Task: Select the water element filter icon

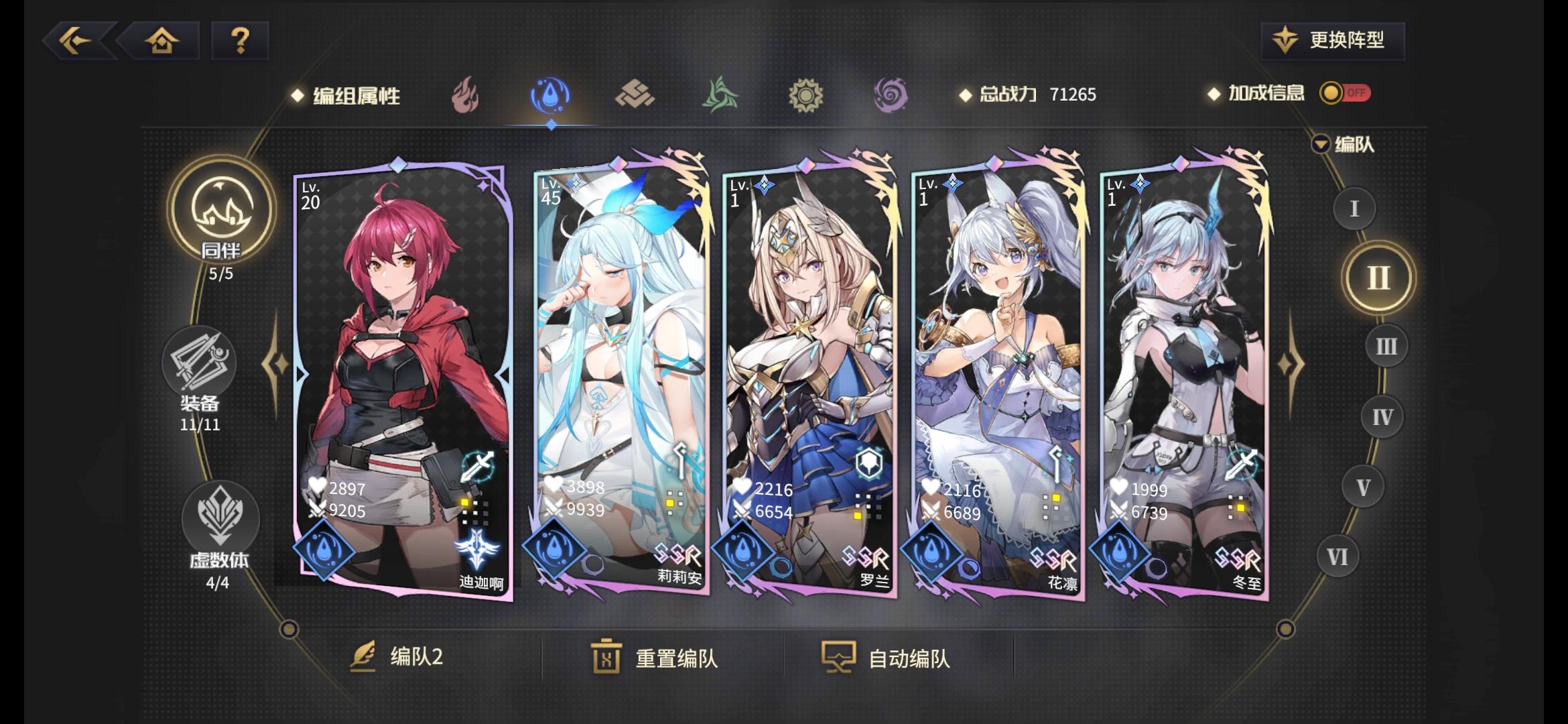Action: click(551, 95)
